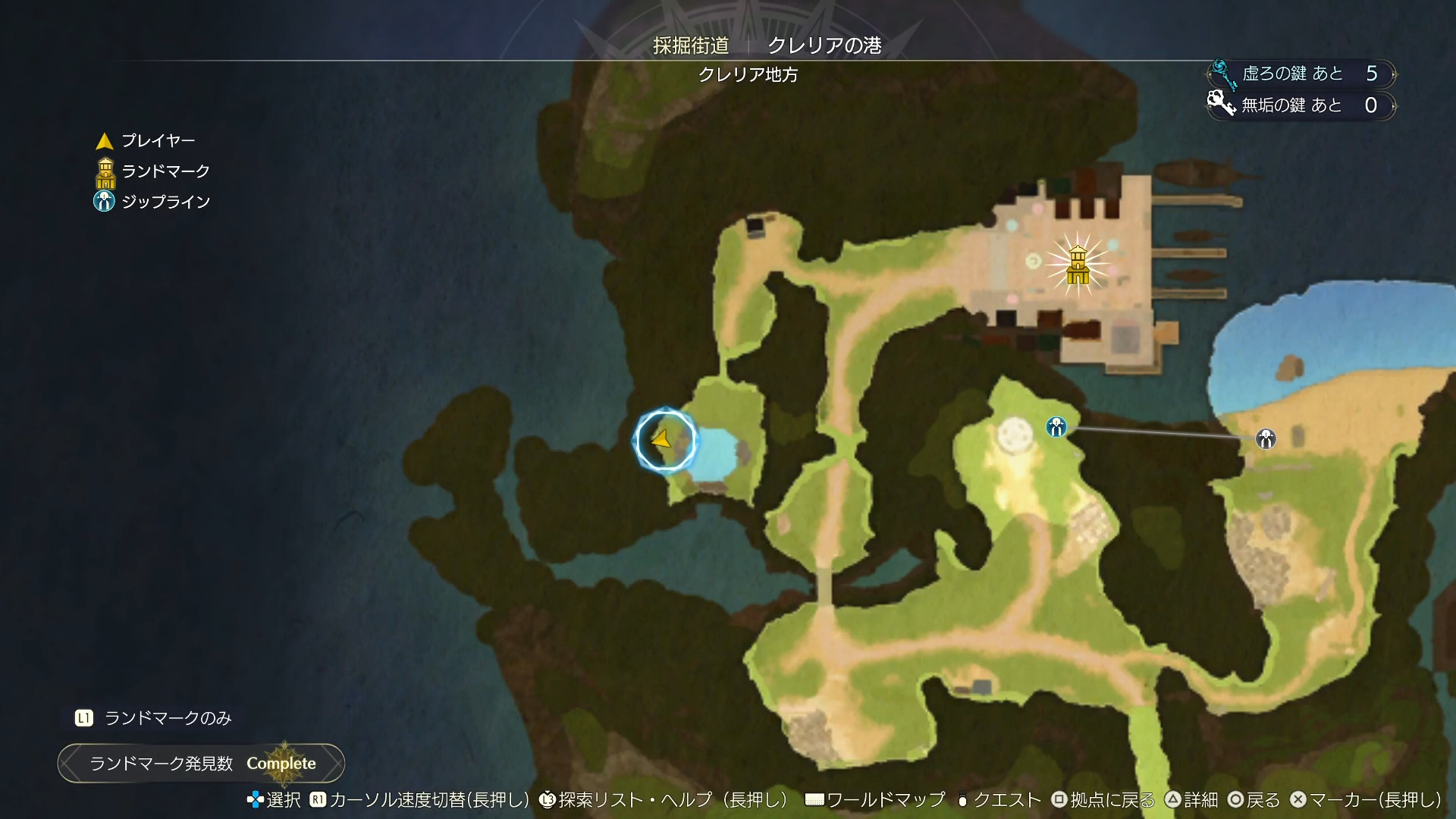Show 詳細 details for the selection
This screenshot has height=819, width=1456.
pyautogui.click(x=1191, y=800)
